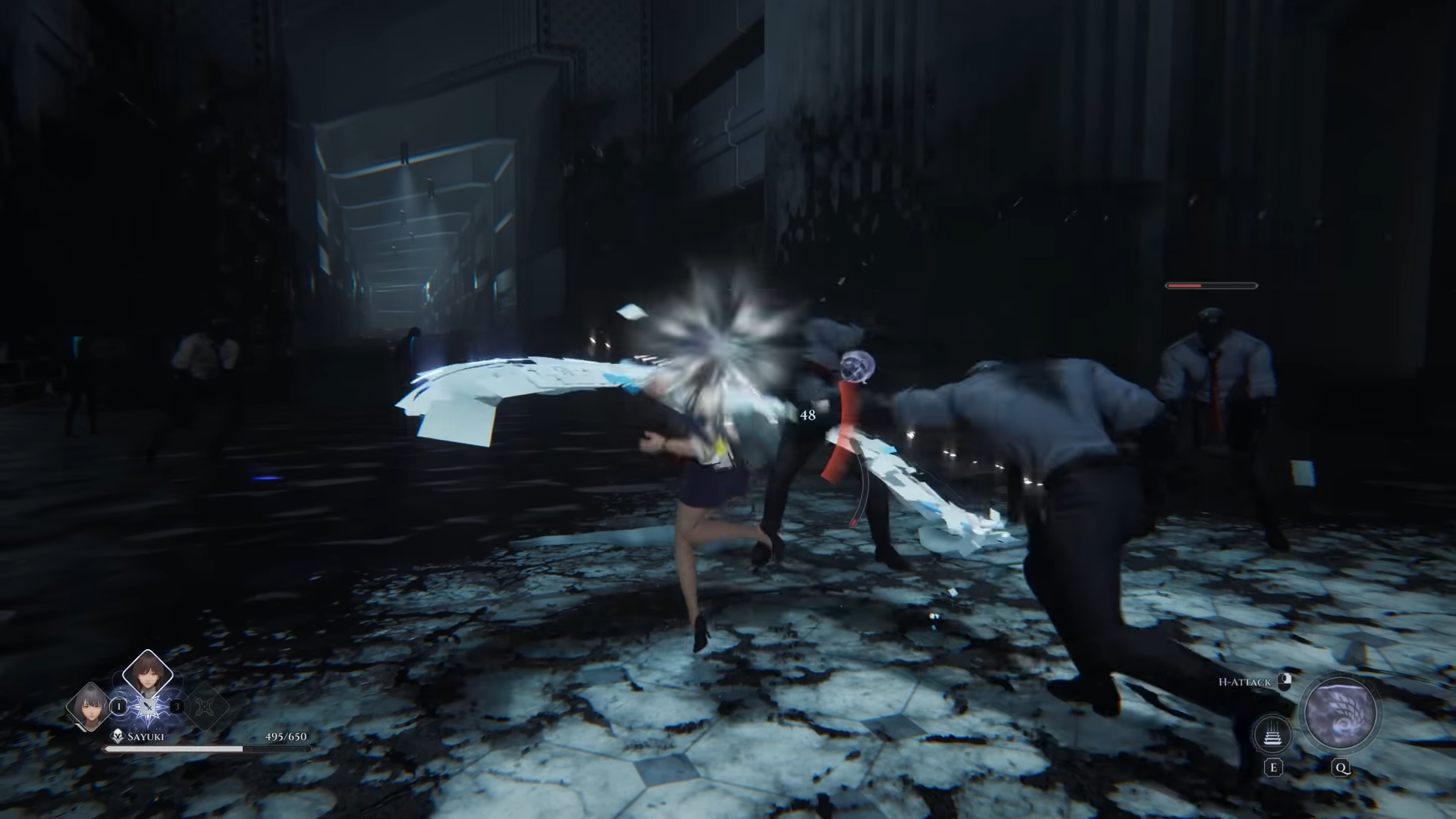Click the glowing sword emblem below Sayuki's portrait
Viewport: 1456px width, 819px height.
point(147,708)
